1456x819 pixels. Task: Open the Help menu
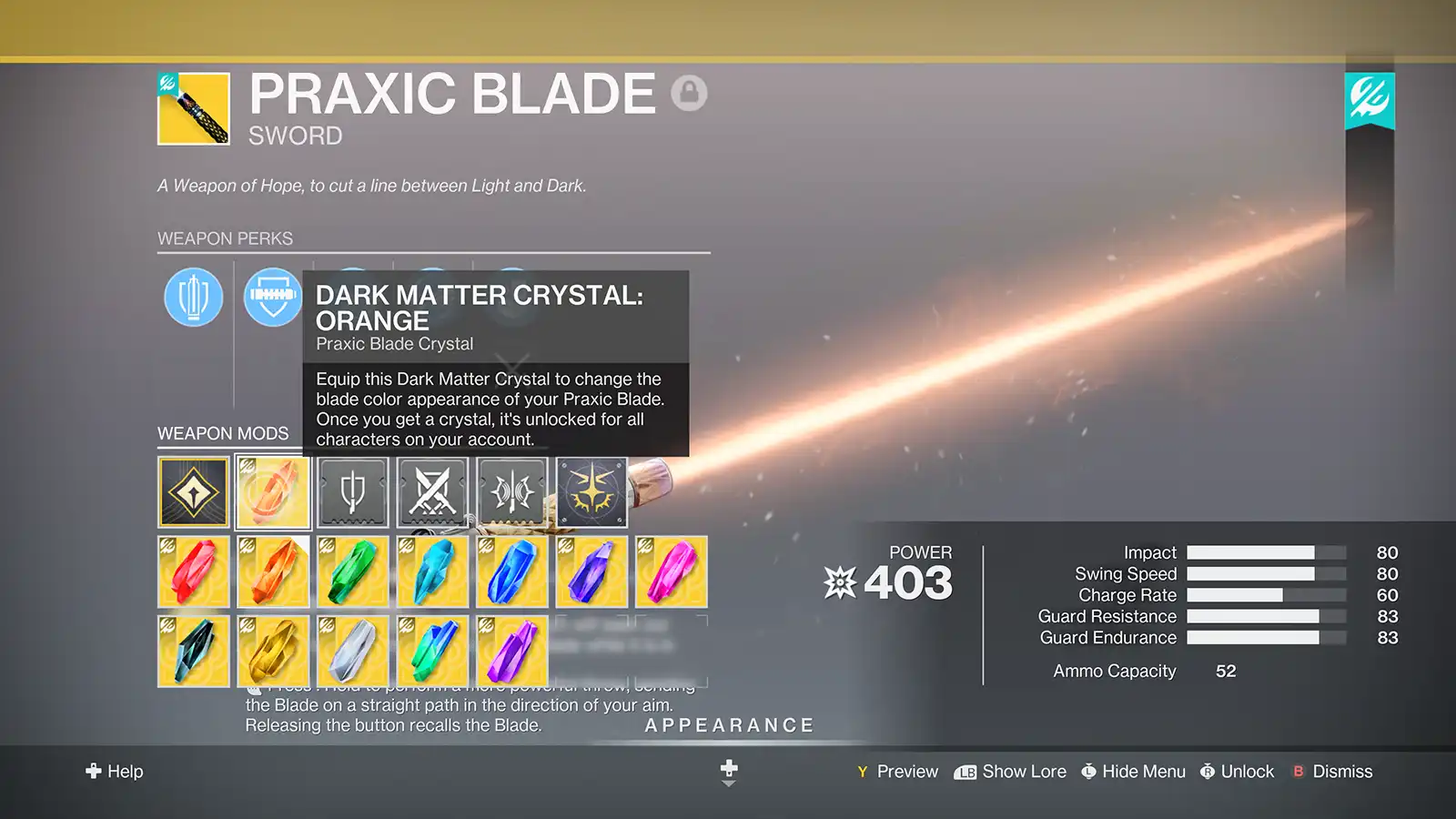(114, 771)
